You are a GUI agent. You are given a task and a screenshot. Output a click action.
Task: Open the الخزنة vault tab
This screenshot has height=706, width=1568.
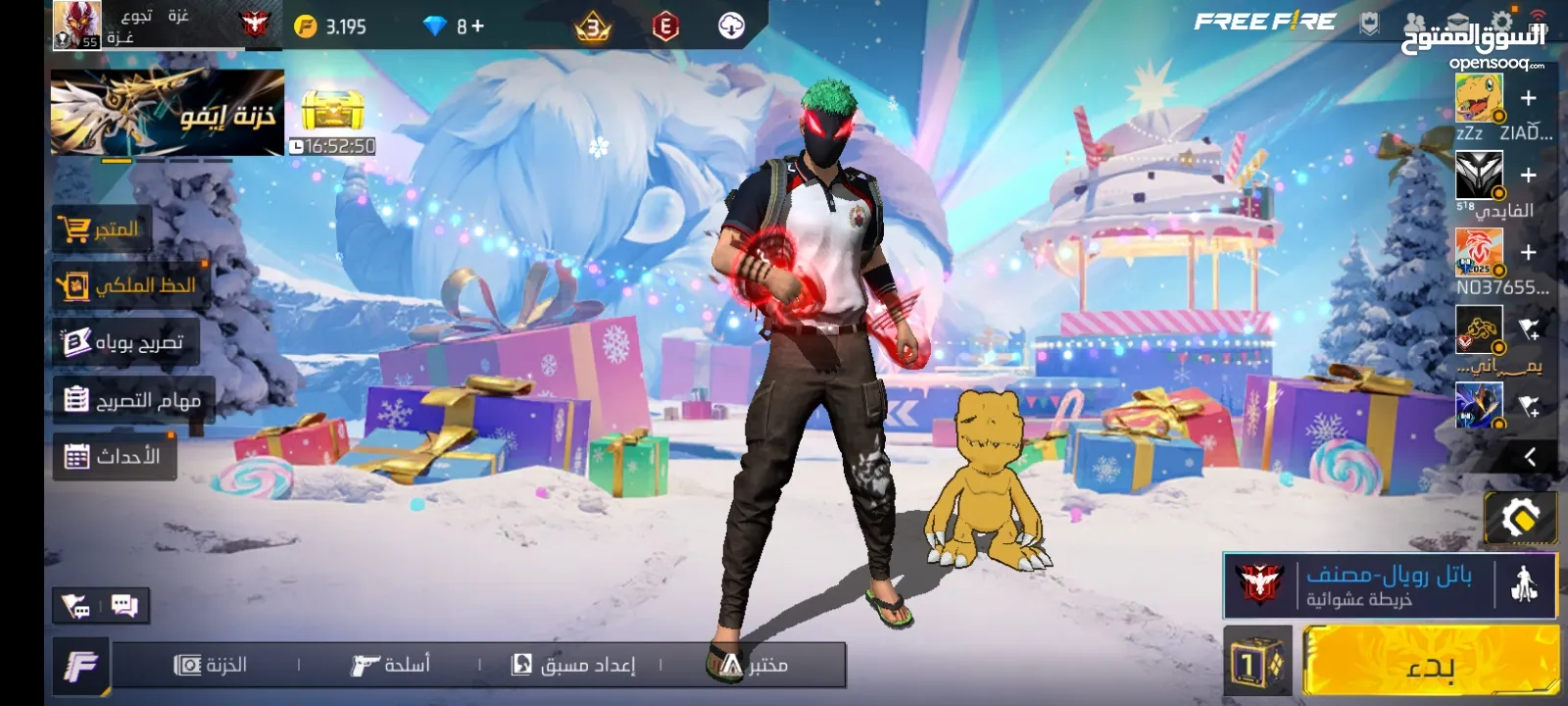[210, 665]
